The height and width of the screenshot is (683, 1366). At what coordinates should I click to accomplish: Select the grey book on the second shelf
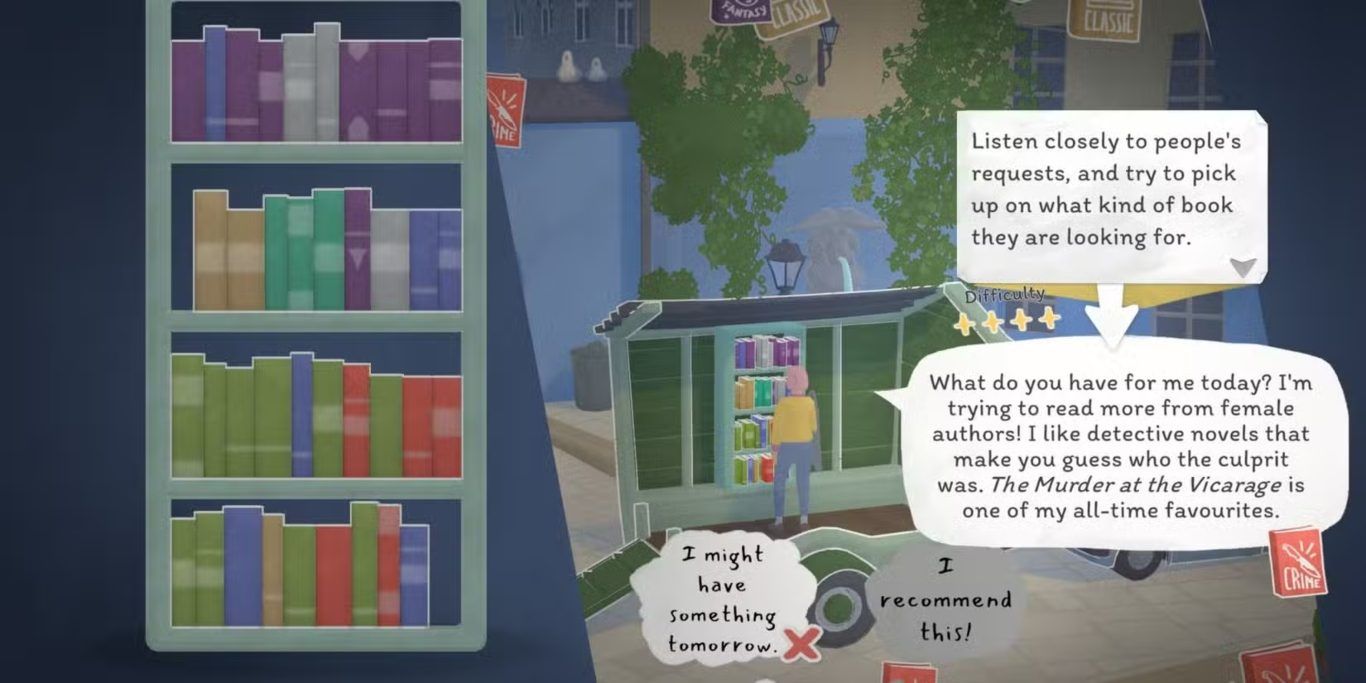pyautogui.click(x=390, y=259)
